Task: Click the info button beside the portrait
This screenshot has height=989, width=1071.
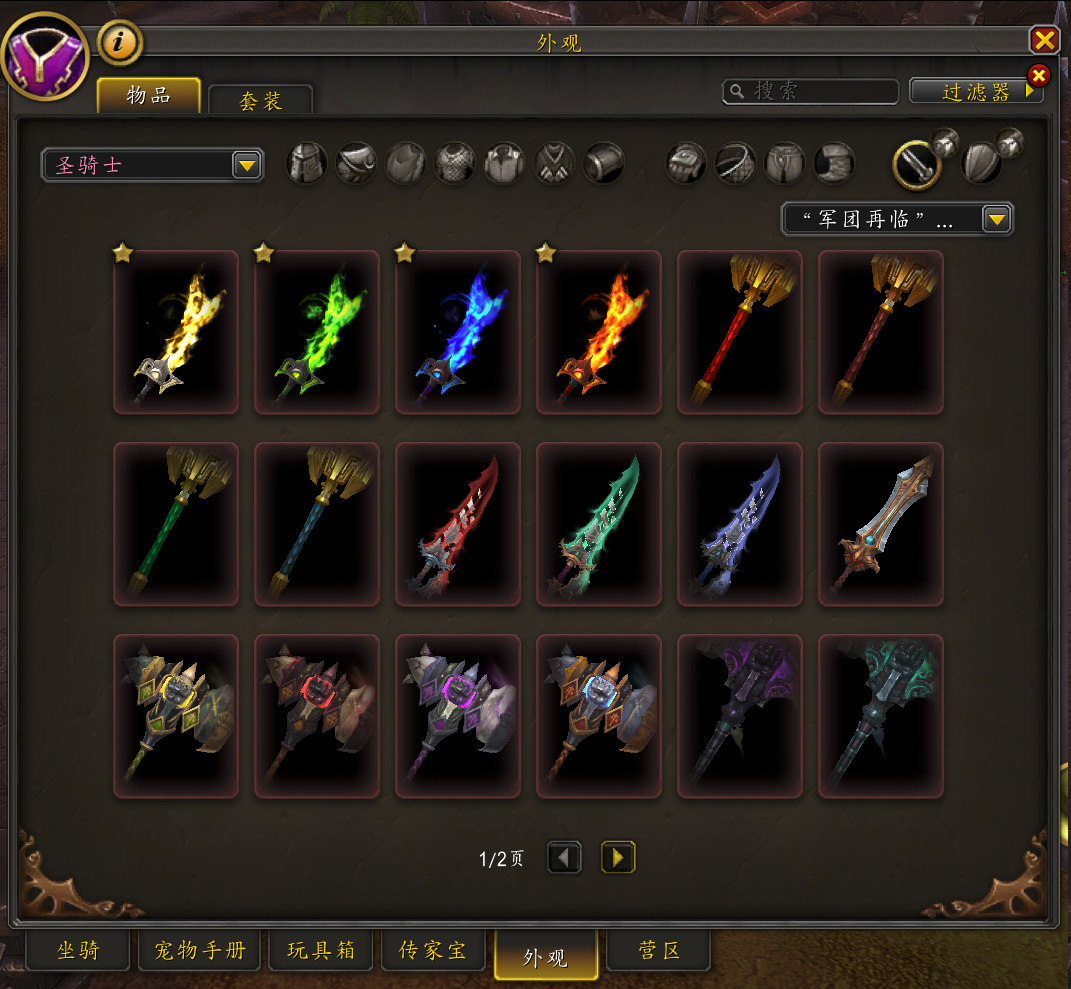Action: click(x=120, y=43)
